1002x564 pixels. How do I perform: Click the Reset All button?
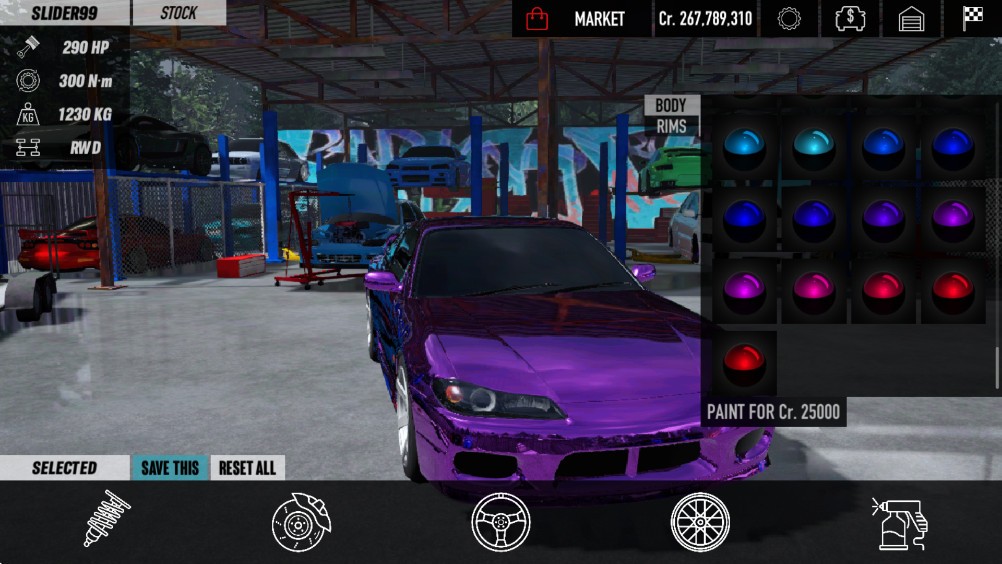click(247, 468)
